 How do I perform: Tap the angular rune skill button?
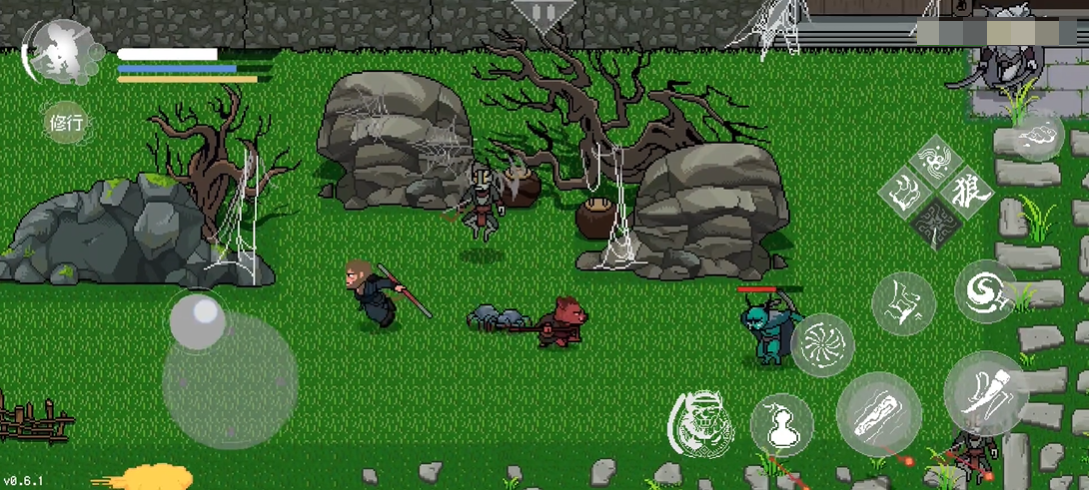click(903, 303)
